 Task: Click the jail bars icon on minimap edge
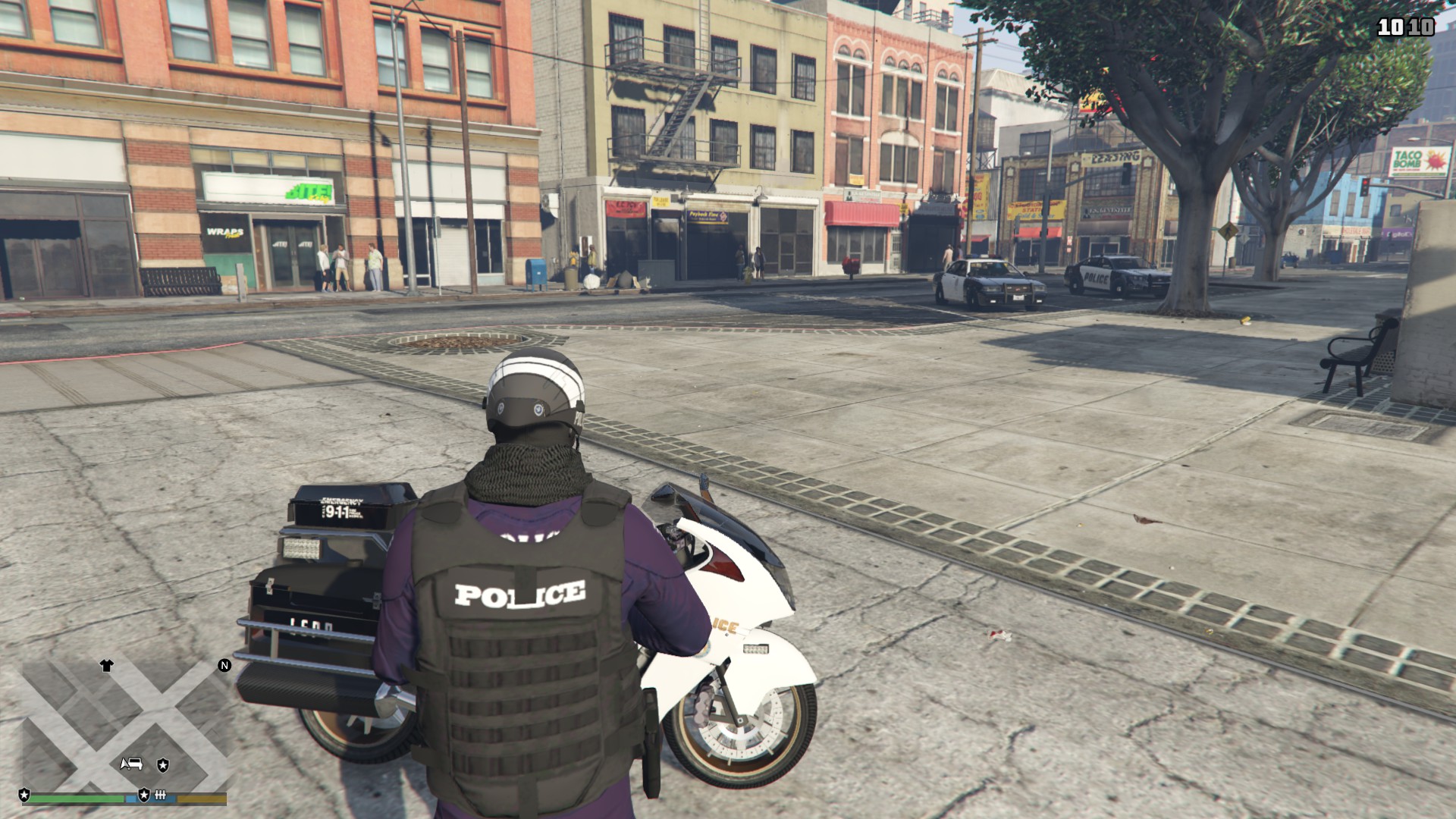point(160,795)
